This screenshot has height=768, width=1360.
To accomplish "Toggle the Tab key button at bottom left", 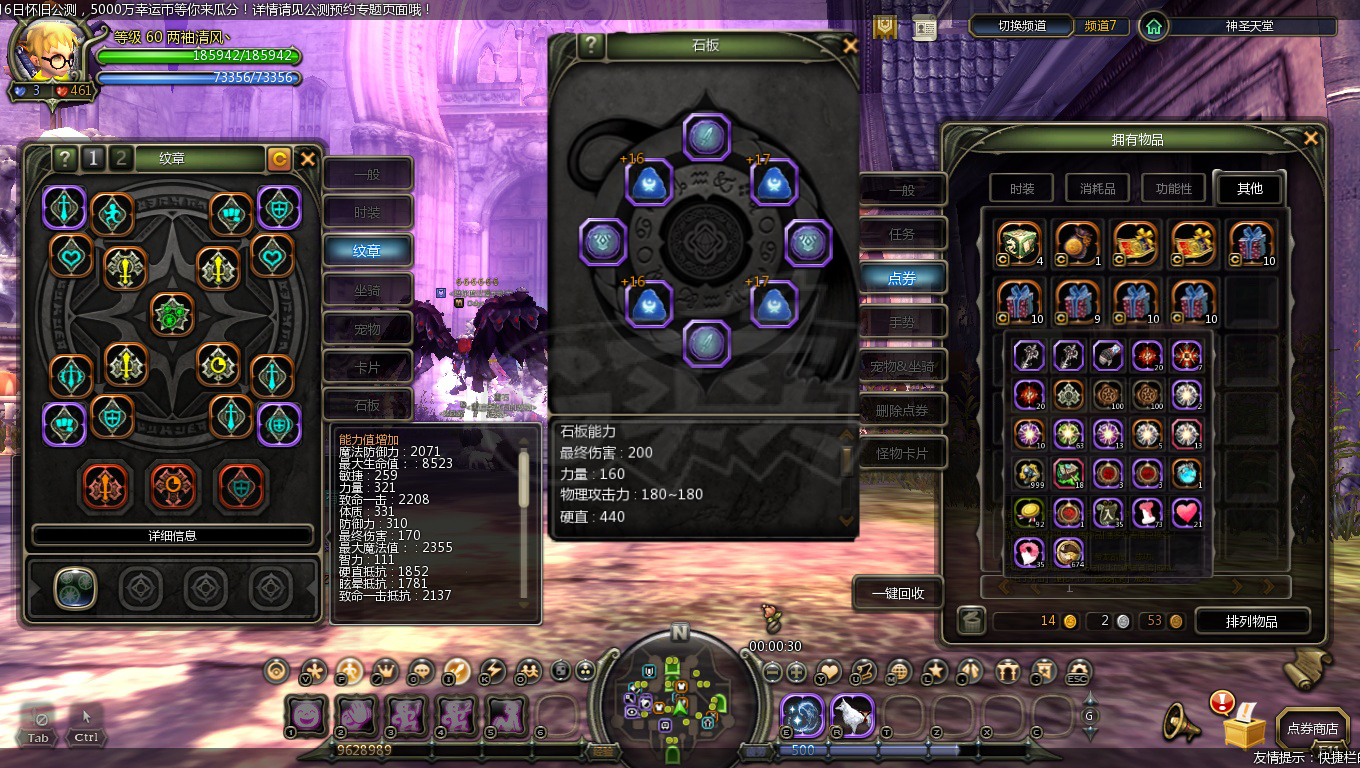I will coord(37,737).
